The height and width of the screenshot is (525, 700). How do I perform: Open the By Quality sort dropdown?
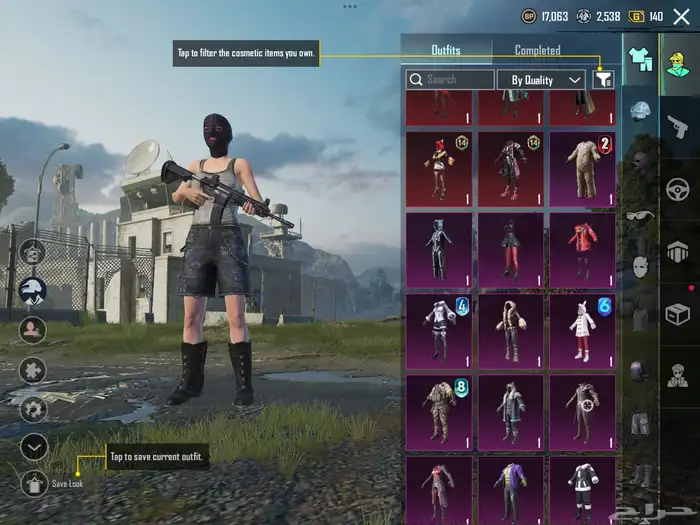(545, 79)
